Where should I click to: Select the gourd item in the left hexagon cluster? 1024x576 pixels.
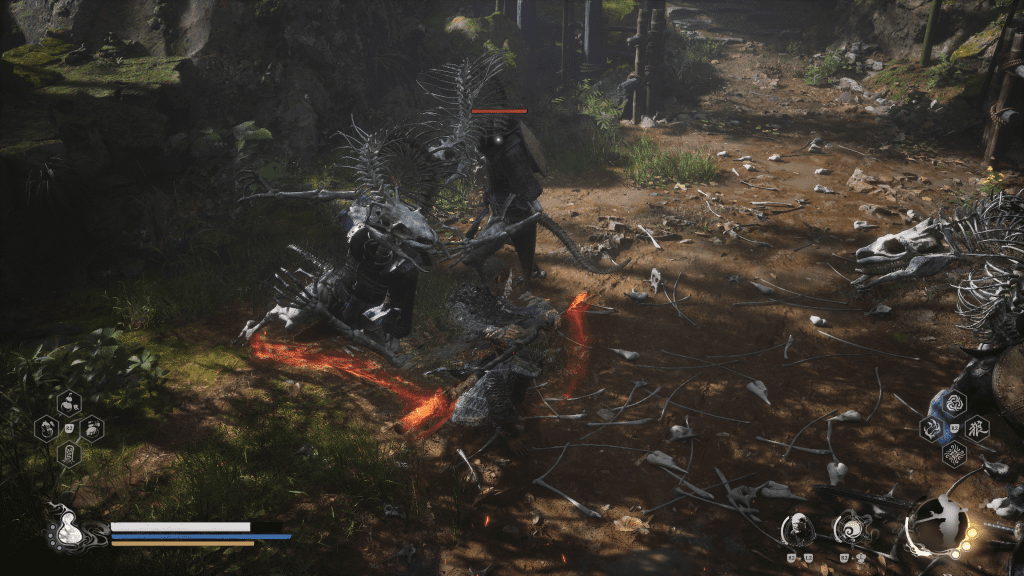[x=69, y=404]
